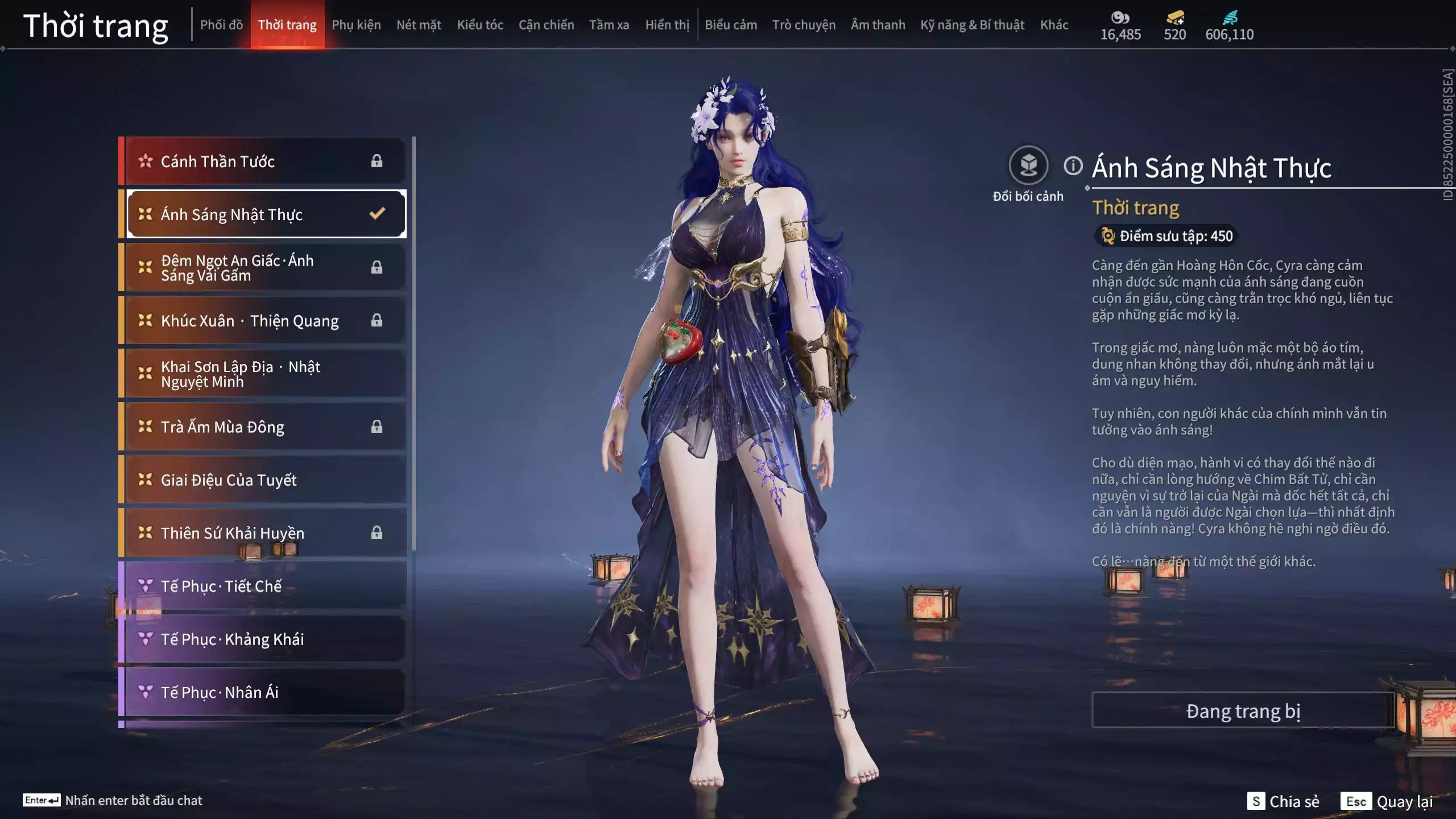Open the Kỹ năng & Bí thuật tab
The image size is (1456, 819).
972,25
